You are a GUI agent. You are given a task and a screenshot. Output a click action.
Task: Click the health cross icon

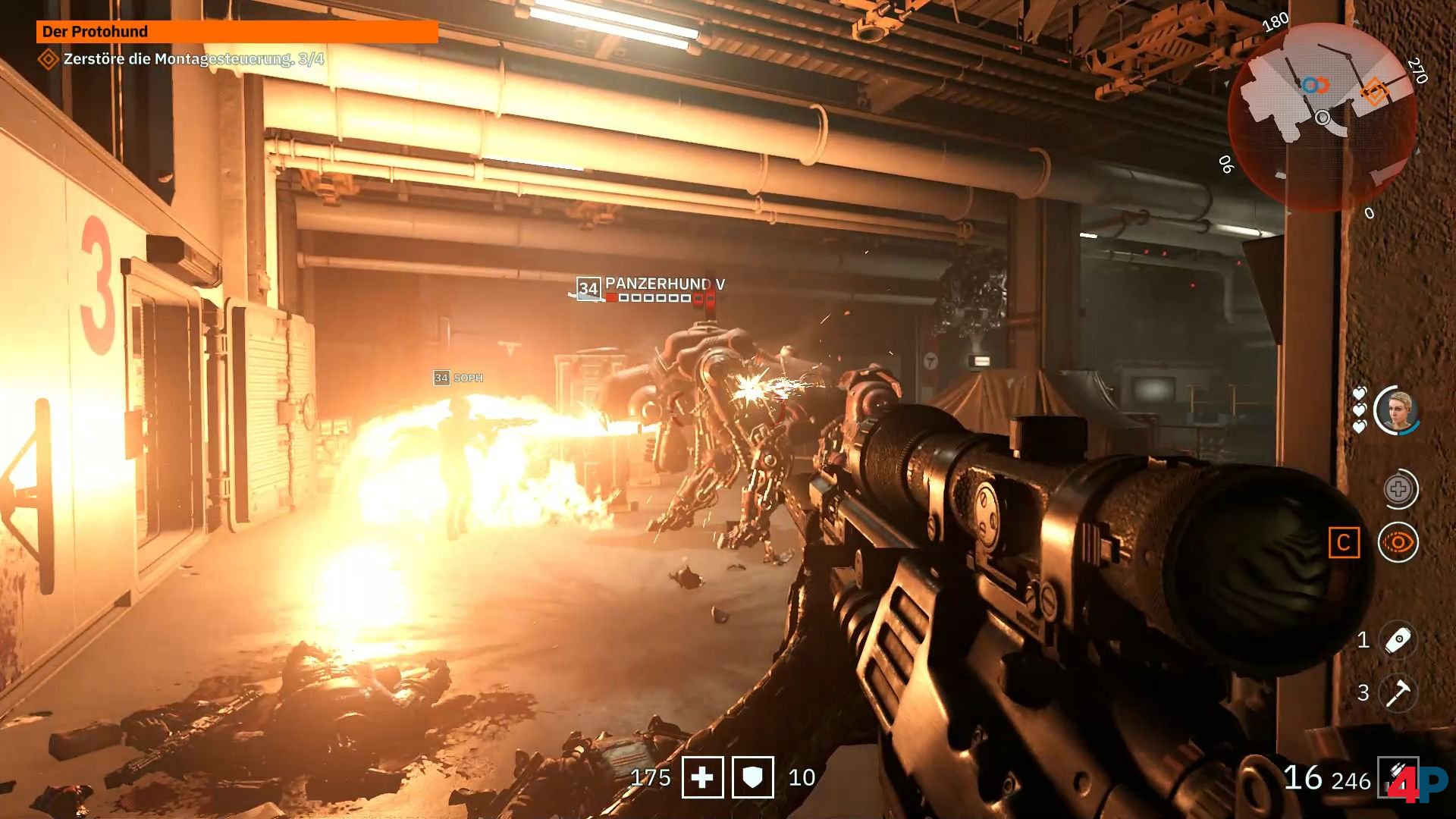tap(702, 777)
